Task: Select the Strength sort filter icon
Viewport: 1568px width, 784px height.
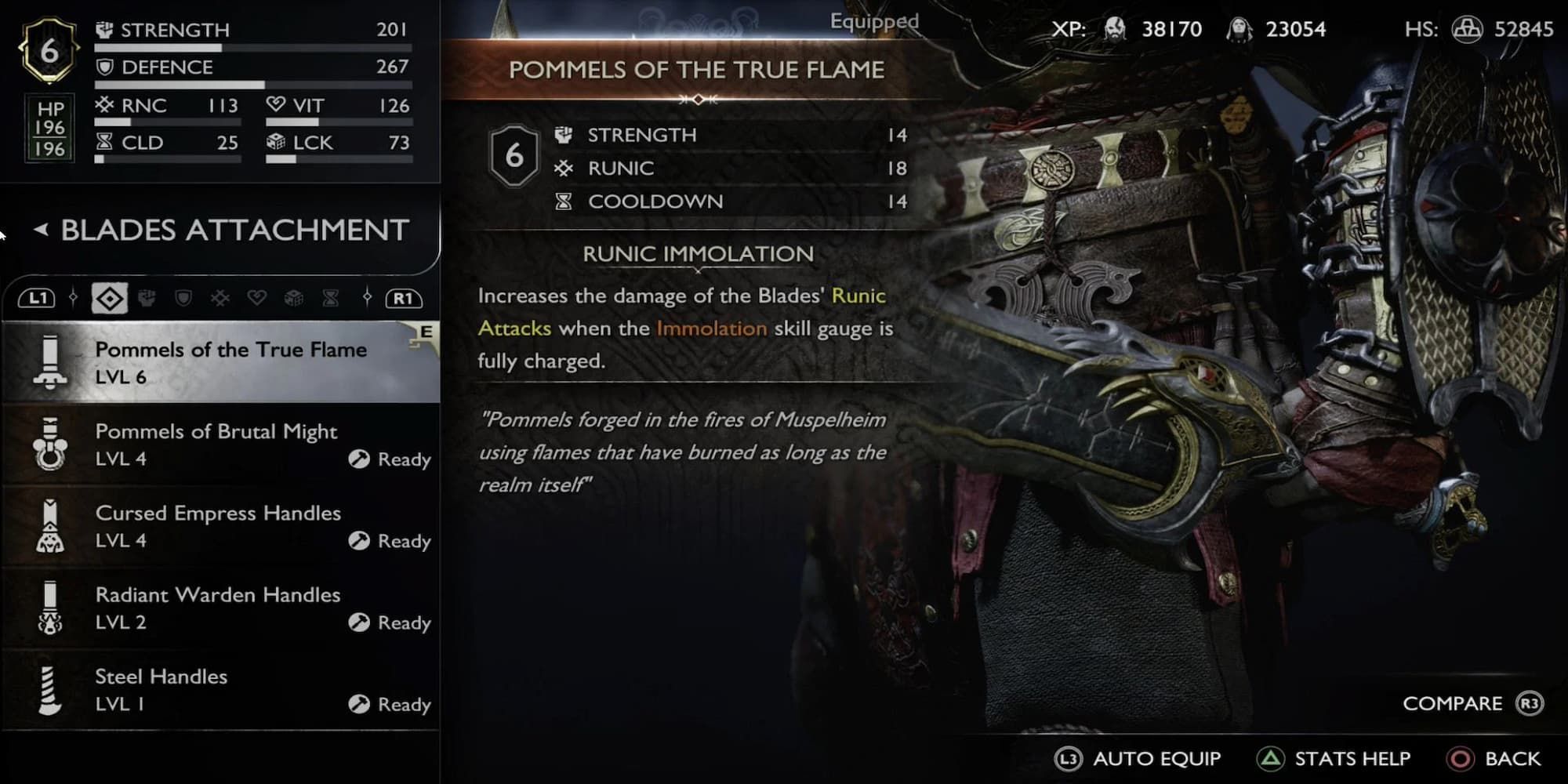Action: [147, 298]
